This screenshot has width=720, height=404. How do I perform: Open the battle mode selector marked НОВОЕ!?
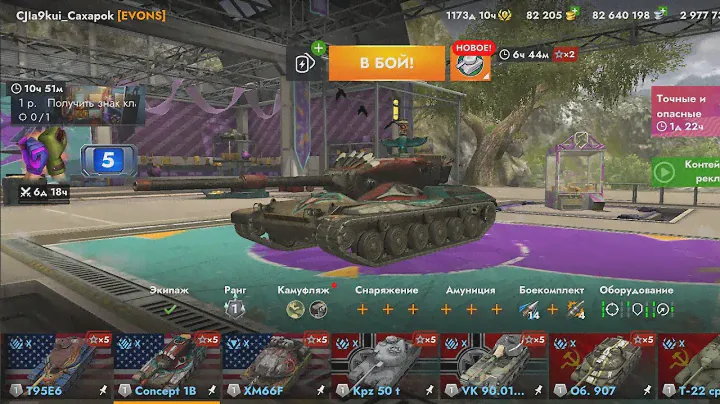pyautogui.click(x=470, y=63)
